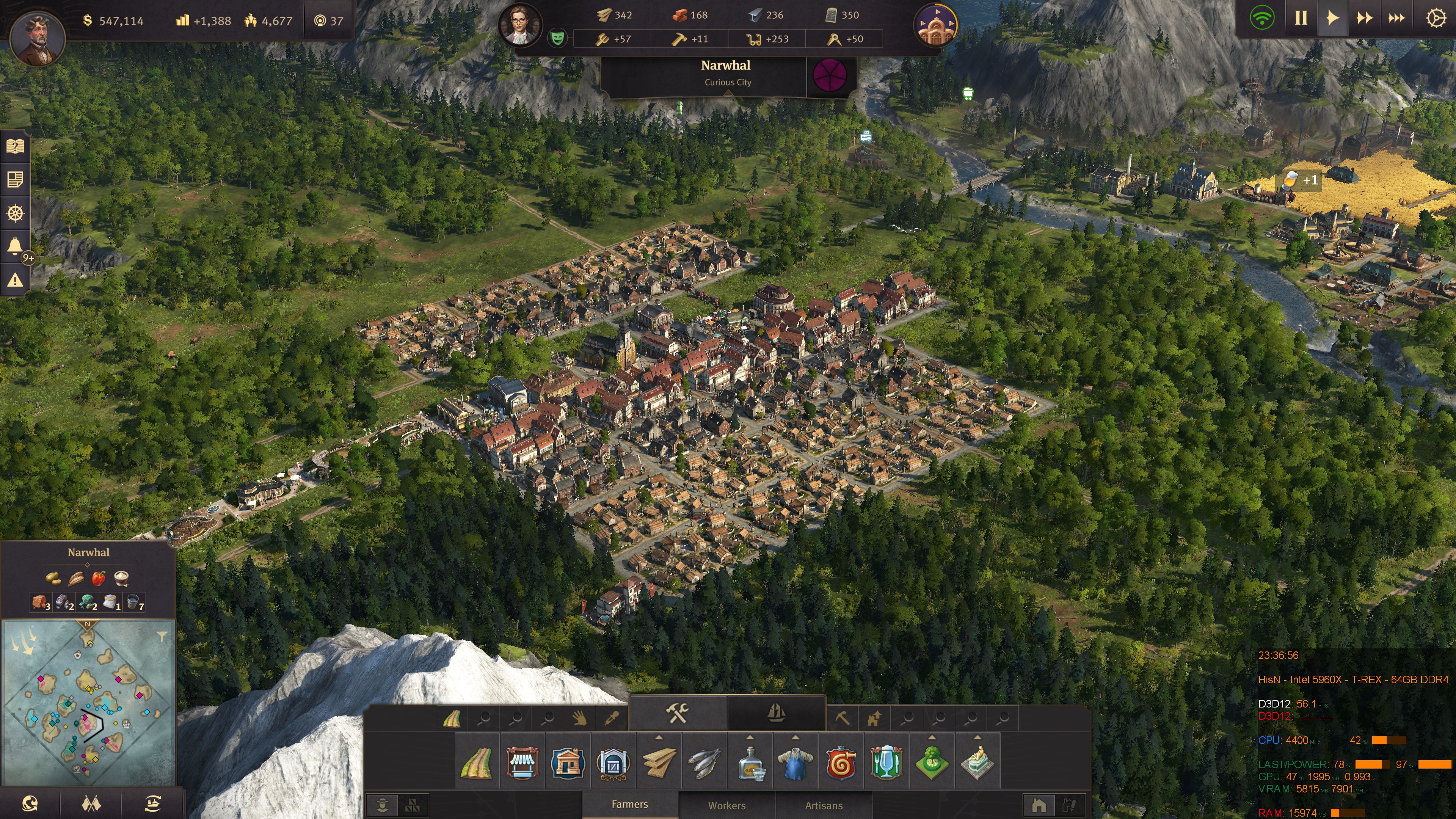Image resolution: width=1456 pixels, height=819 pixels.
Task: Pick the fish production building
Action: [704, 763]
